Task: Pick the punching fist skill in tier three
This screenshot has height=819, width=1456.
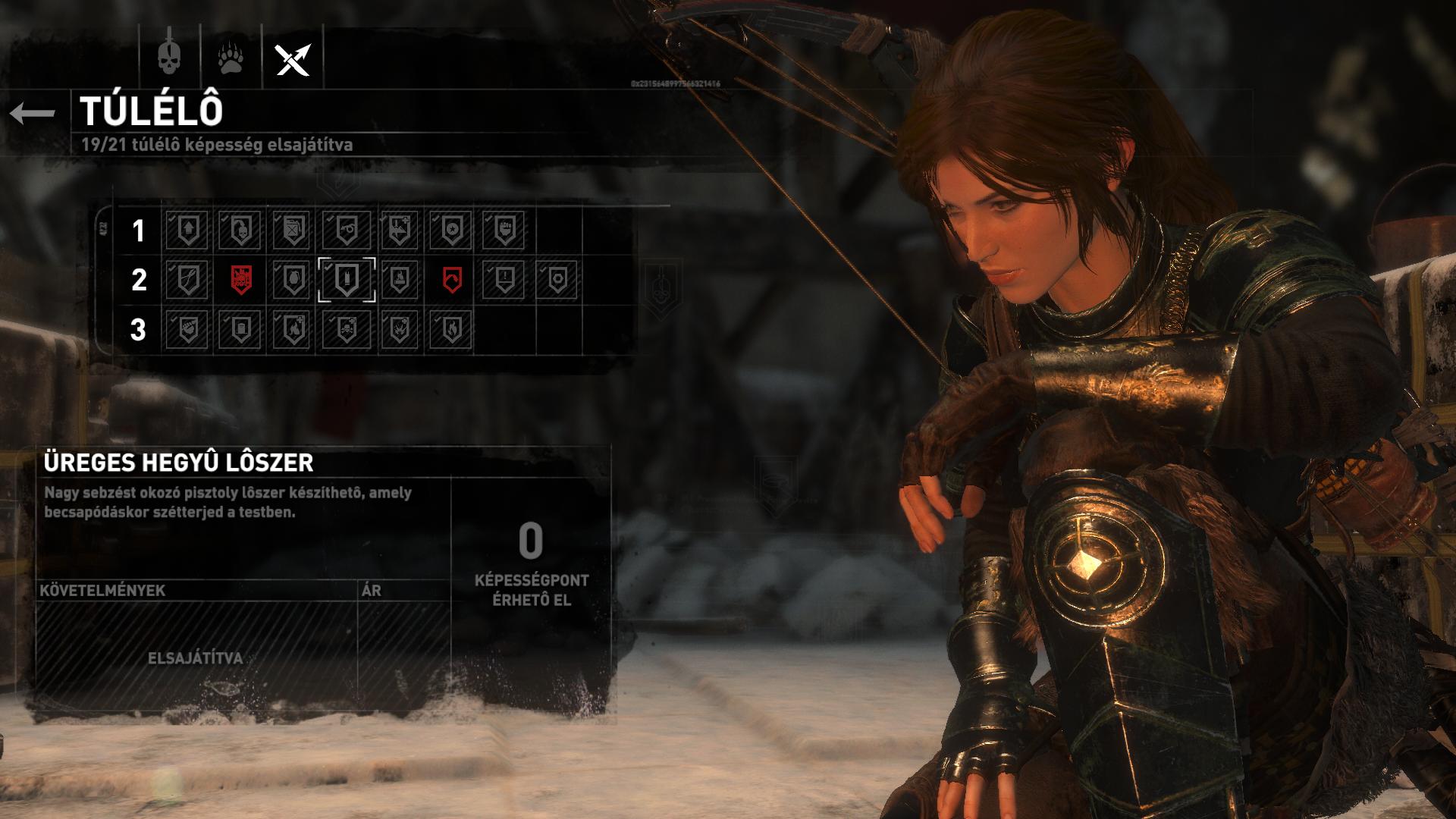Action: [187, 330]
